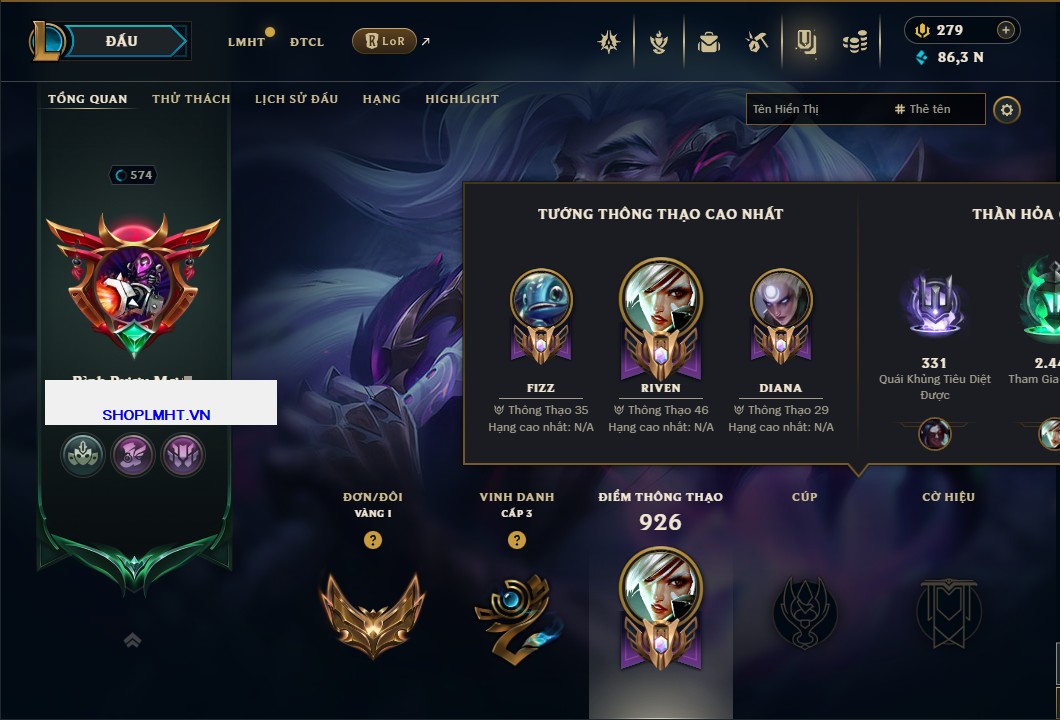
Task: Switch to the THỬ THÁCH tab
Action: coord(191,99)
